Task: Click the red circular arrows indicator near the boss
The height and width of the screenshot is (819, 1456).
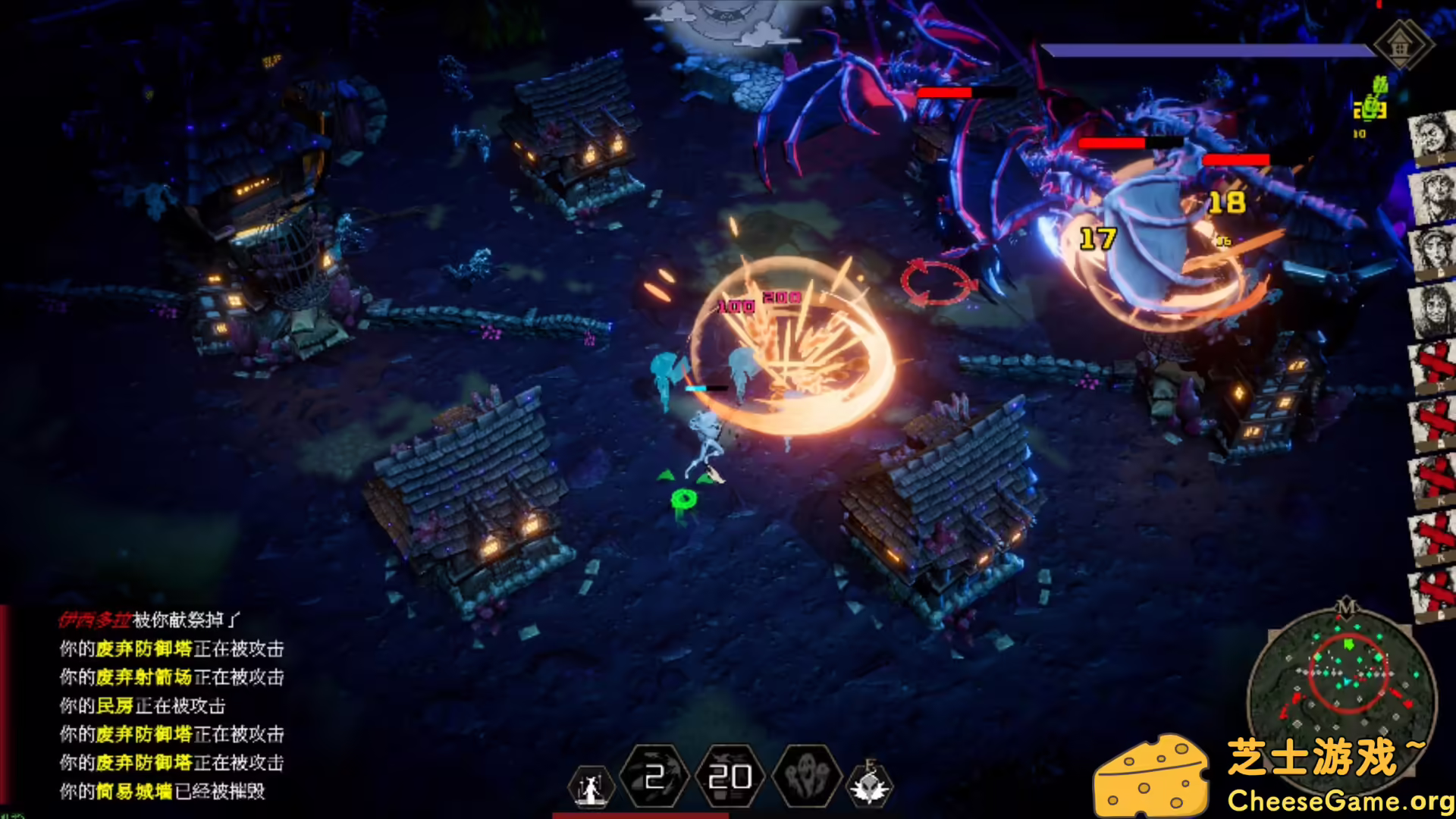Action: pyautogui.click(x=938, y=281)
